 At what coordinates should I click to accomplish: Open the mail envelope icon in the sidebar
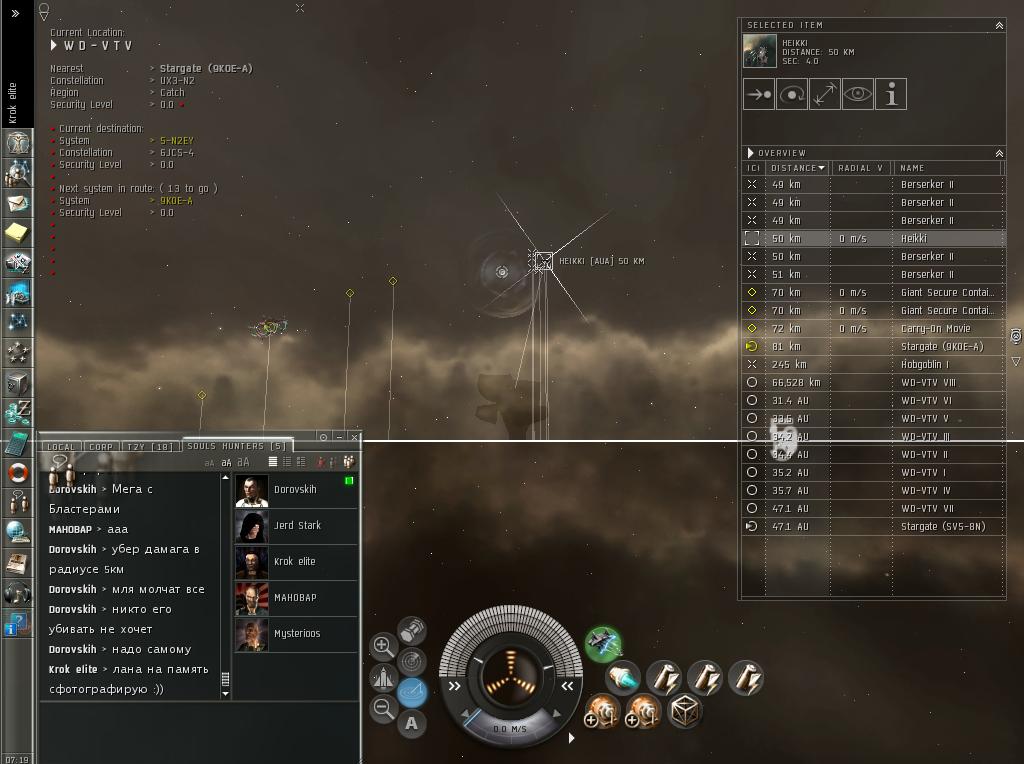point(17,203)
